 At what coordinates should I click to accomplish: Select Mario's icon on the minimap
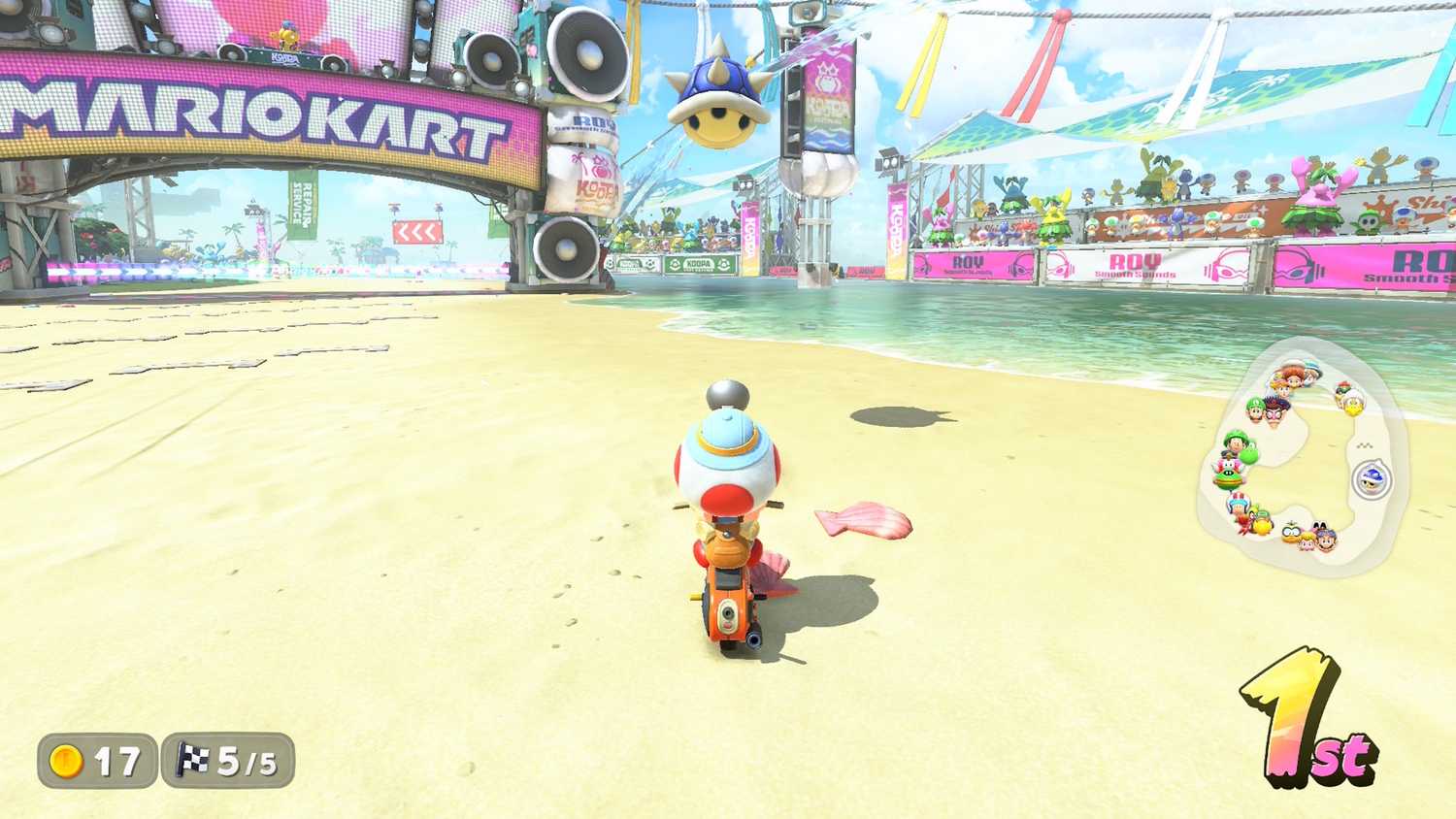coord(1328,541)
